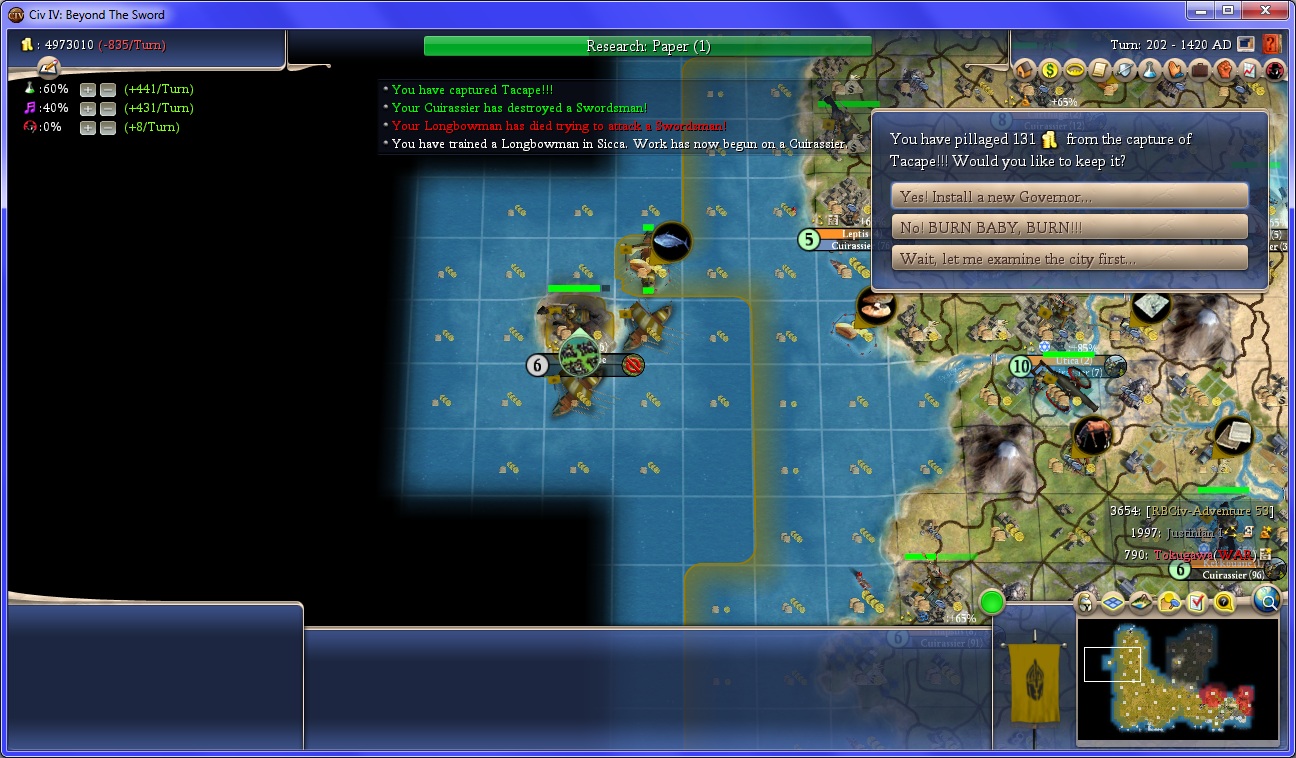Toggle the score display checkmark button
The height and width of the screenshot is (758, 1296).
(1196, 602)
